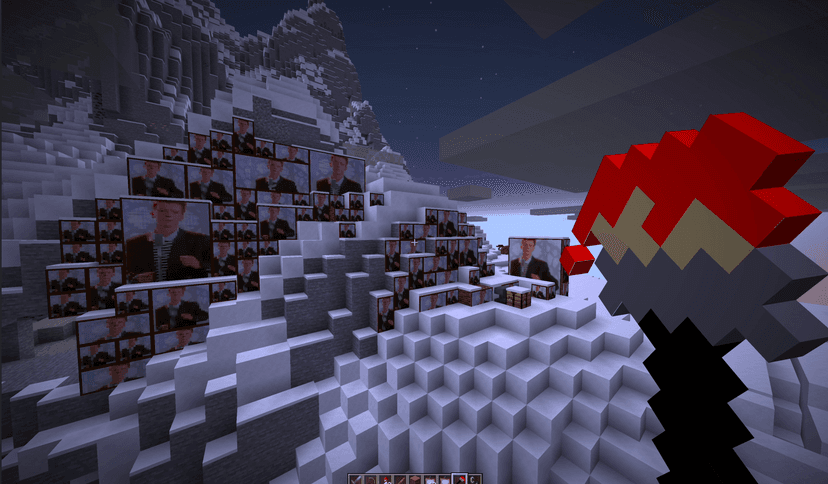Select the bow hotbar slot

tap(370, 479)
